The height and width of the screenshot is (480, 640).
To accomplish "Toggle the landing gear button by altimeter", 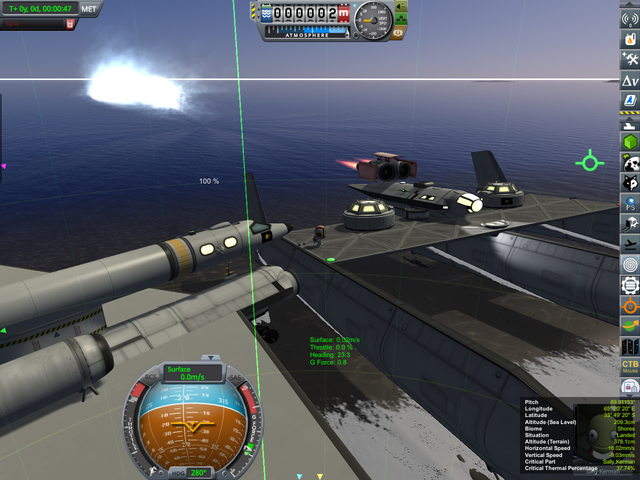I will click(402, 20).
